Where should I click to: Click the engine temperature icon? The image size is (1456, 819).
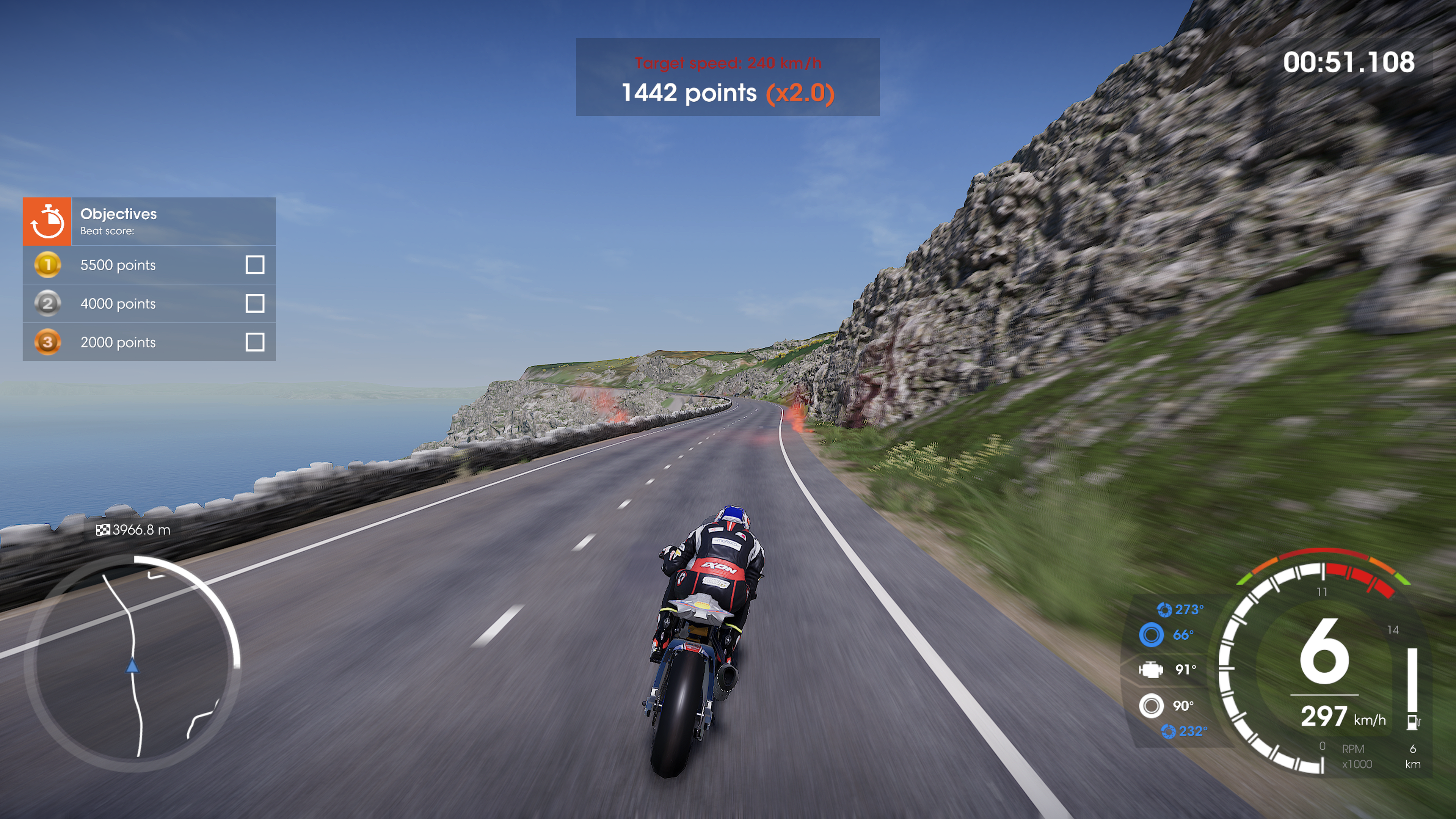1151,670
